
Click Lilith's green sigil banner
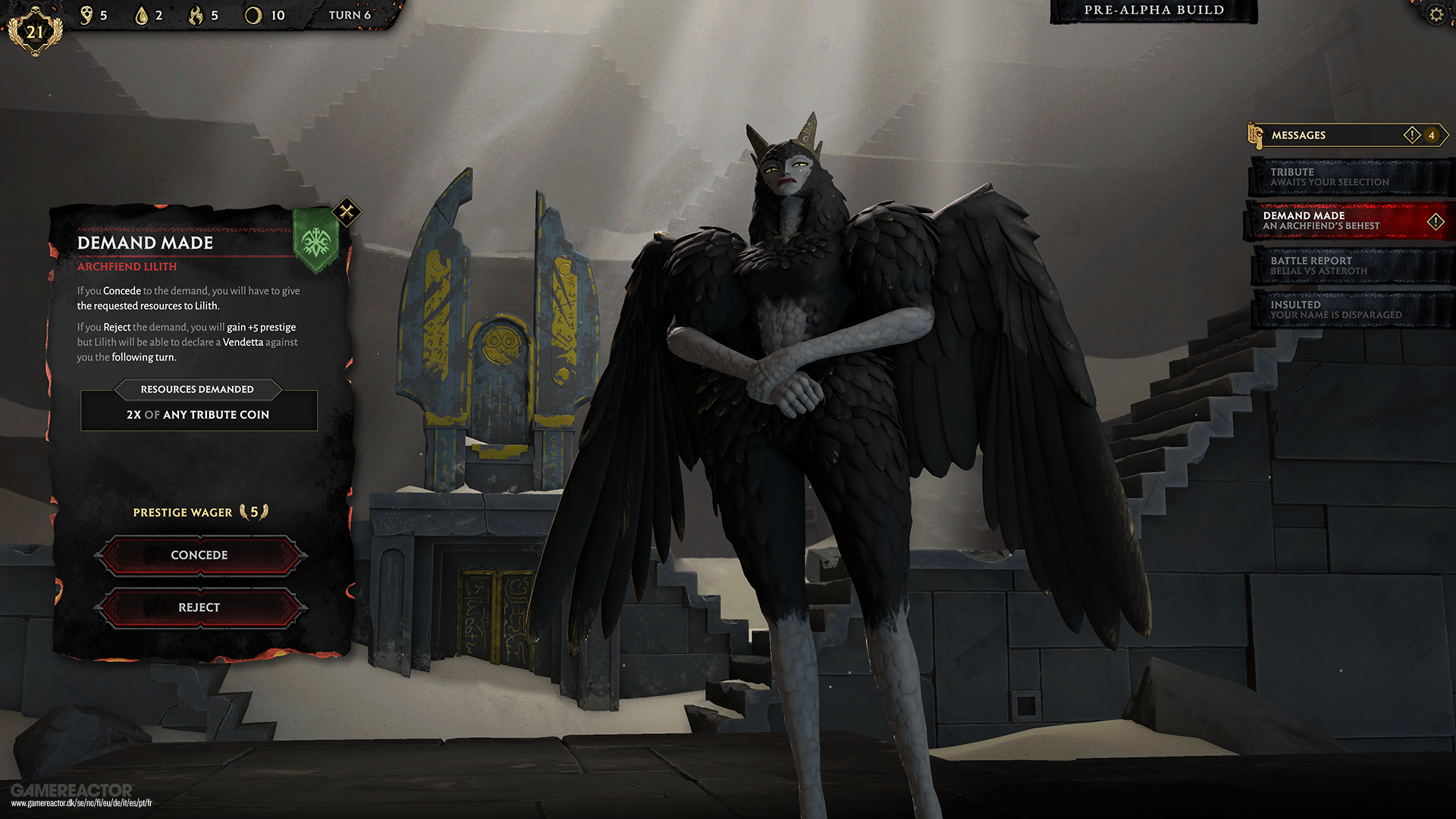315,243
